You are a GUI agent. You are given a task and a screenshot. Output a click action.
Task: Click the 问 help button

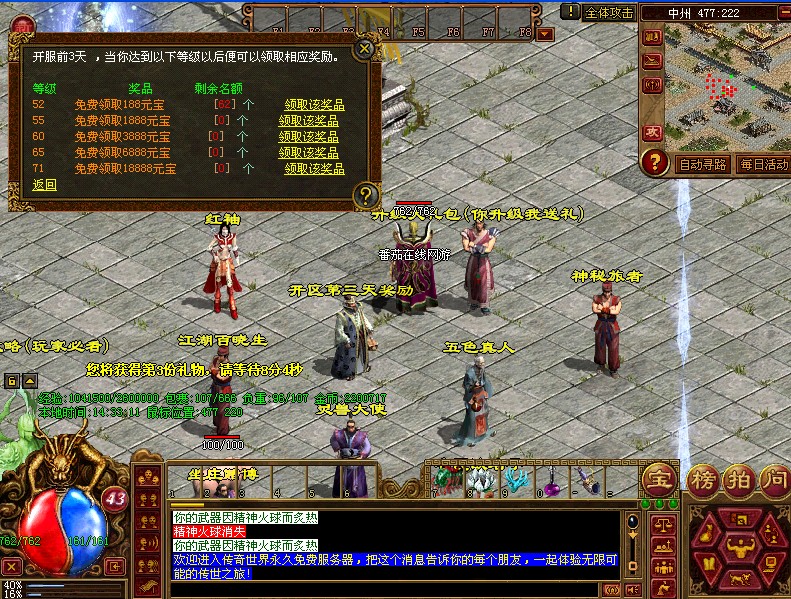click(x=772, y=479)
